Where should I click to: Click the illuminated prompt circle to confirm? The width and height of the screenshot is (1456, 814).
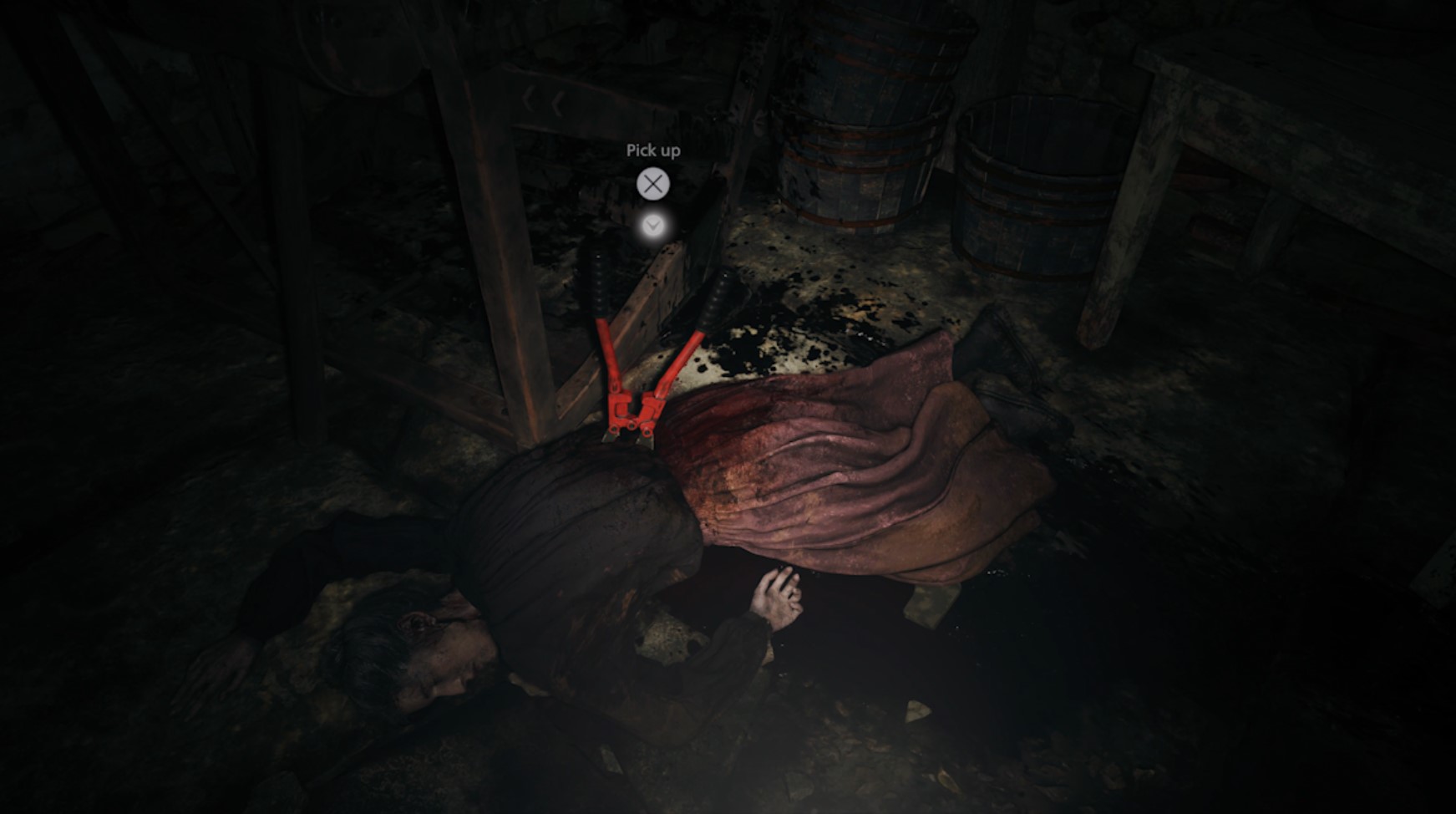[654, 185]
